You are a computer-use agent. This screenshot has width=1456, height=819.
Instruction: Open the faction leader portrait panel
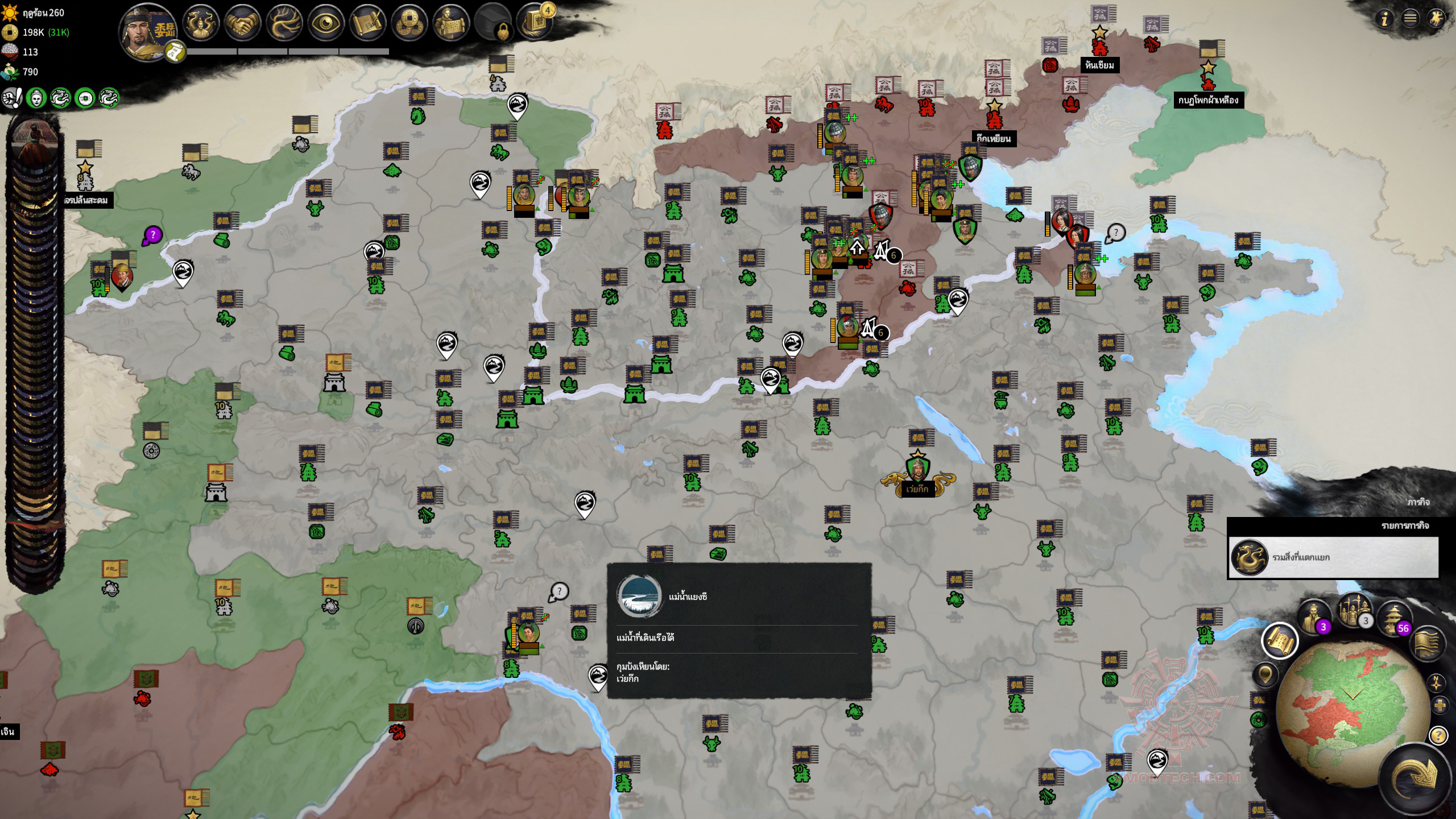click(x=147, y=31)
